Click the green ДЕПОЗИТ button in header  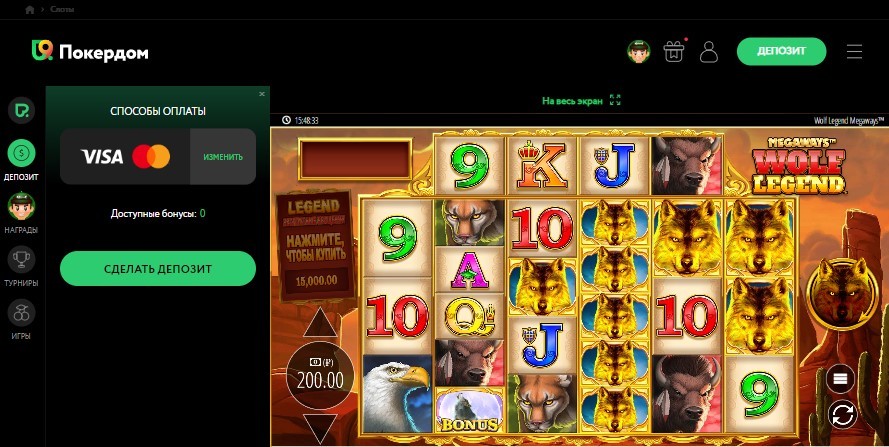click(782, 51)
